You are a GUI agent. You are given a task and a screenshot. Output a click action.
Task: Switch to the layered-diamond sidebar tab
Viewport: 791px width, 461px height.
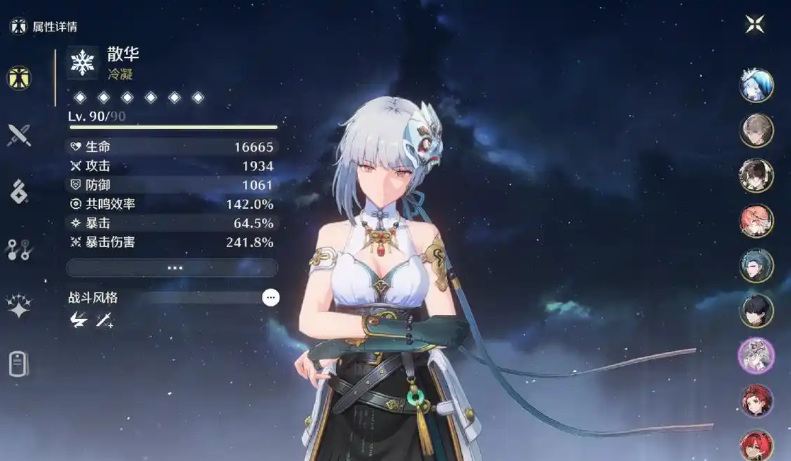(18, 192)
